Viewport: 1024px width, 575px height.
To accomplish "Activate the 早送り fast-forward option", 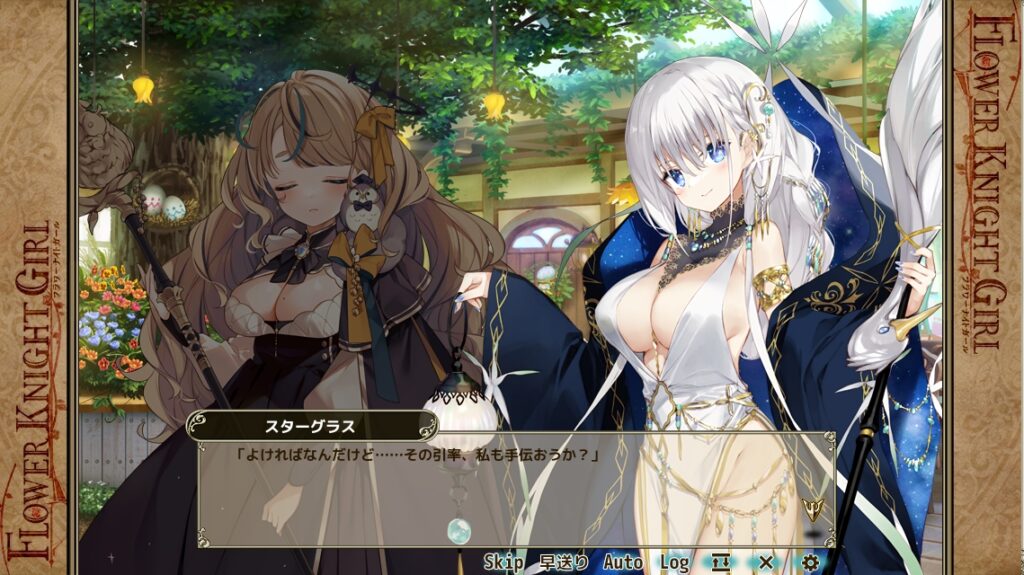I will pyautogui.click(x=563, y=562).
